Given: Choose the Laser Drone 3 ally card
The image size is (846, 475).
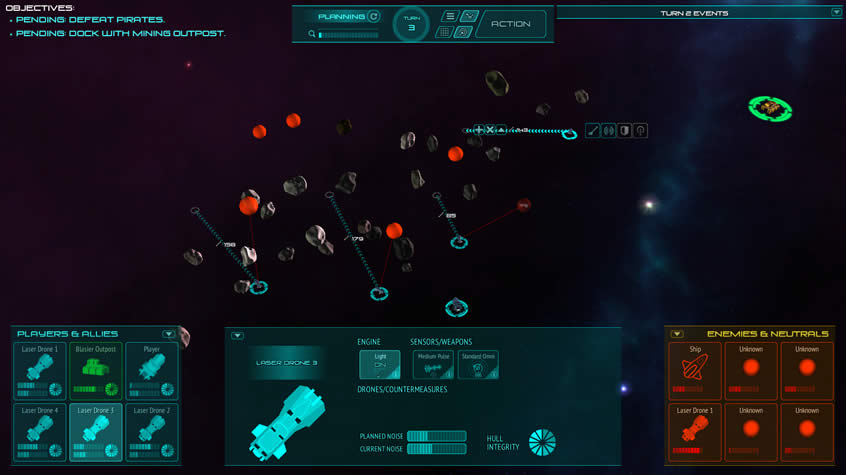Looking at the screenshot, I should point(96,432).
